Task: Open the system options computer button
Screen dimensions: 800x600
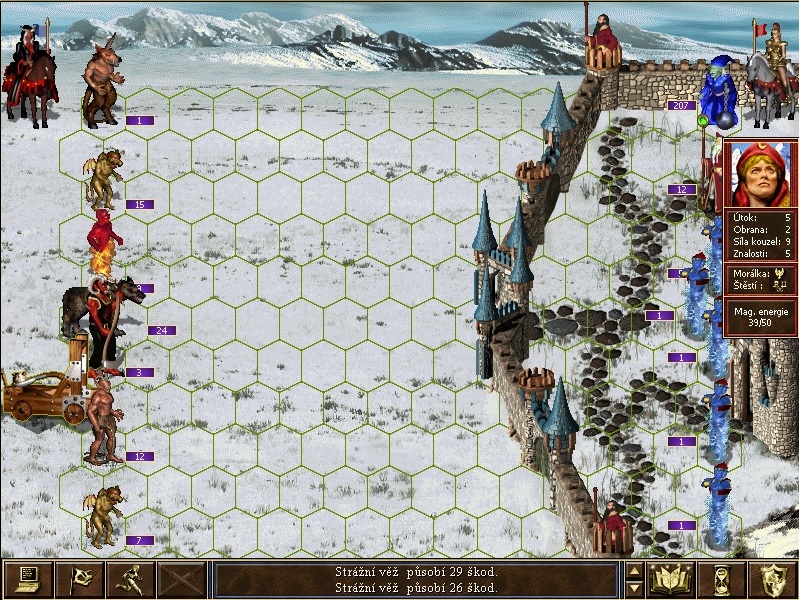Action: (27, 579)
